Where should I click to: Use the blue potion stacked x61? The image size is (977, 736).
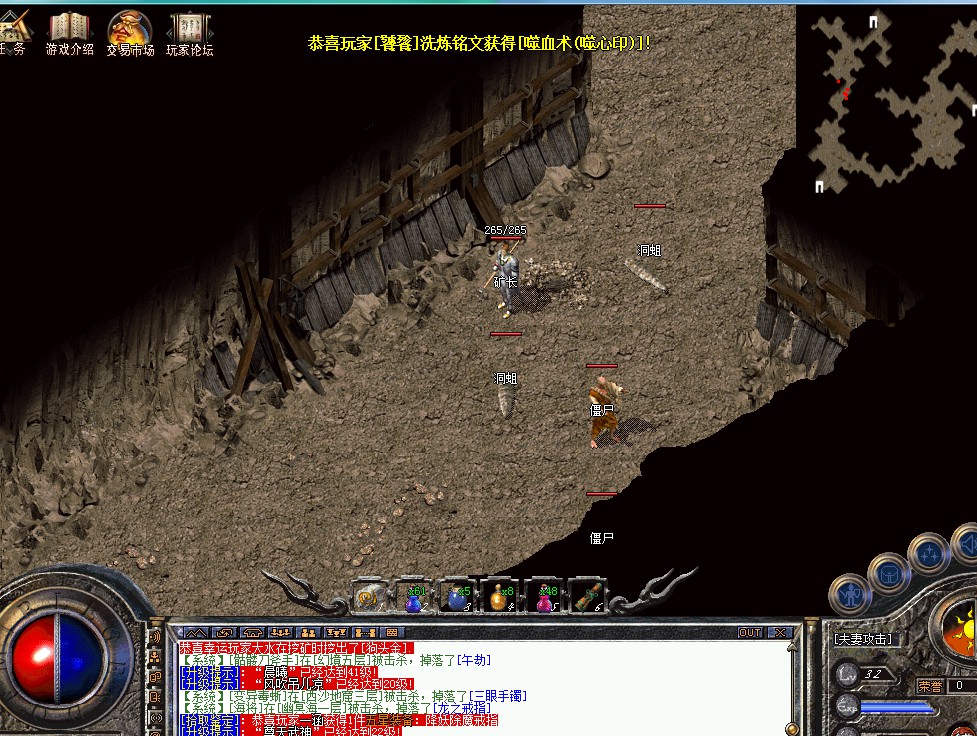click(x=413, y=598)
